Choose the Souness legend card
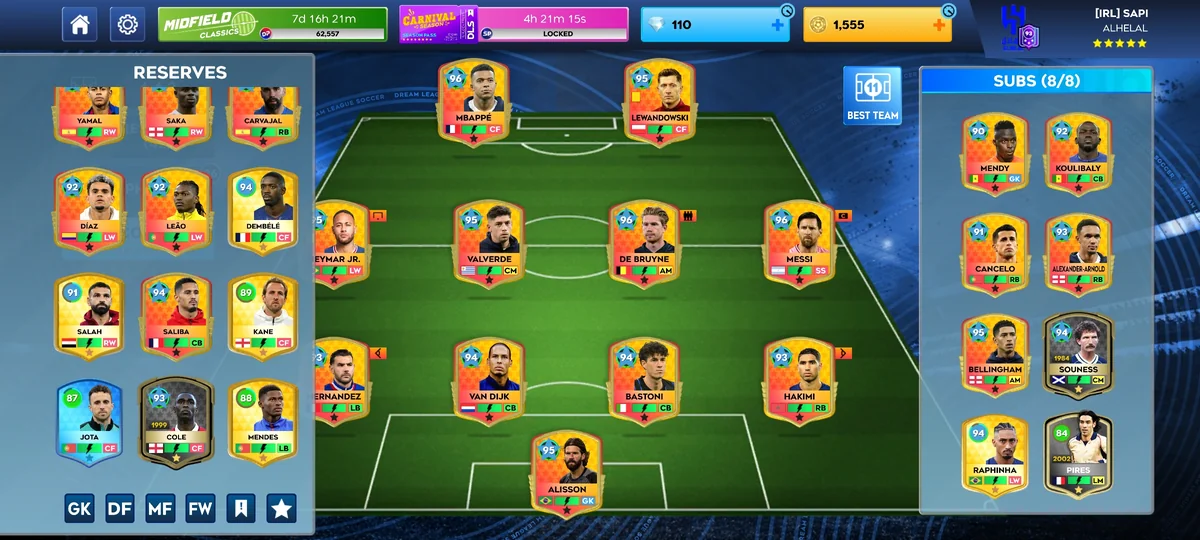 tap(1078, 355)
